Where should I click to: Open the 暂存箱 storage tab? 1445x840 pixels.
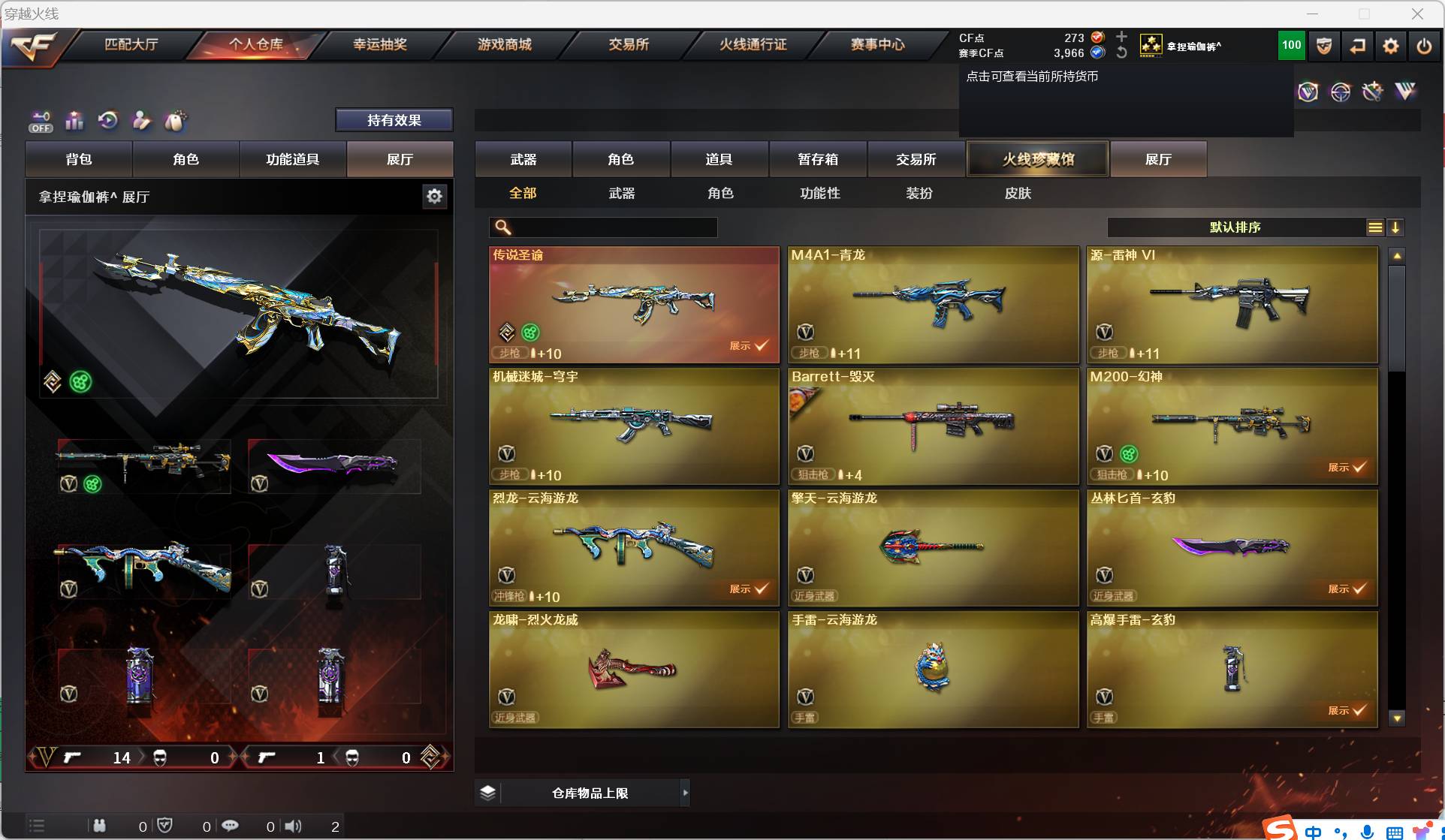click(x=818, y=159)
